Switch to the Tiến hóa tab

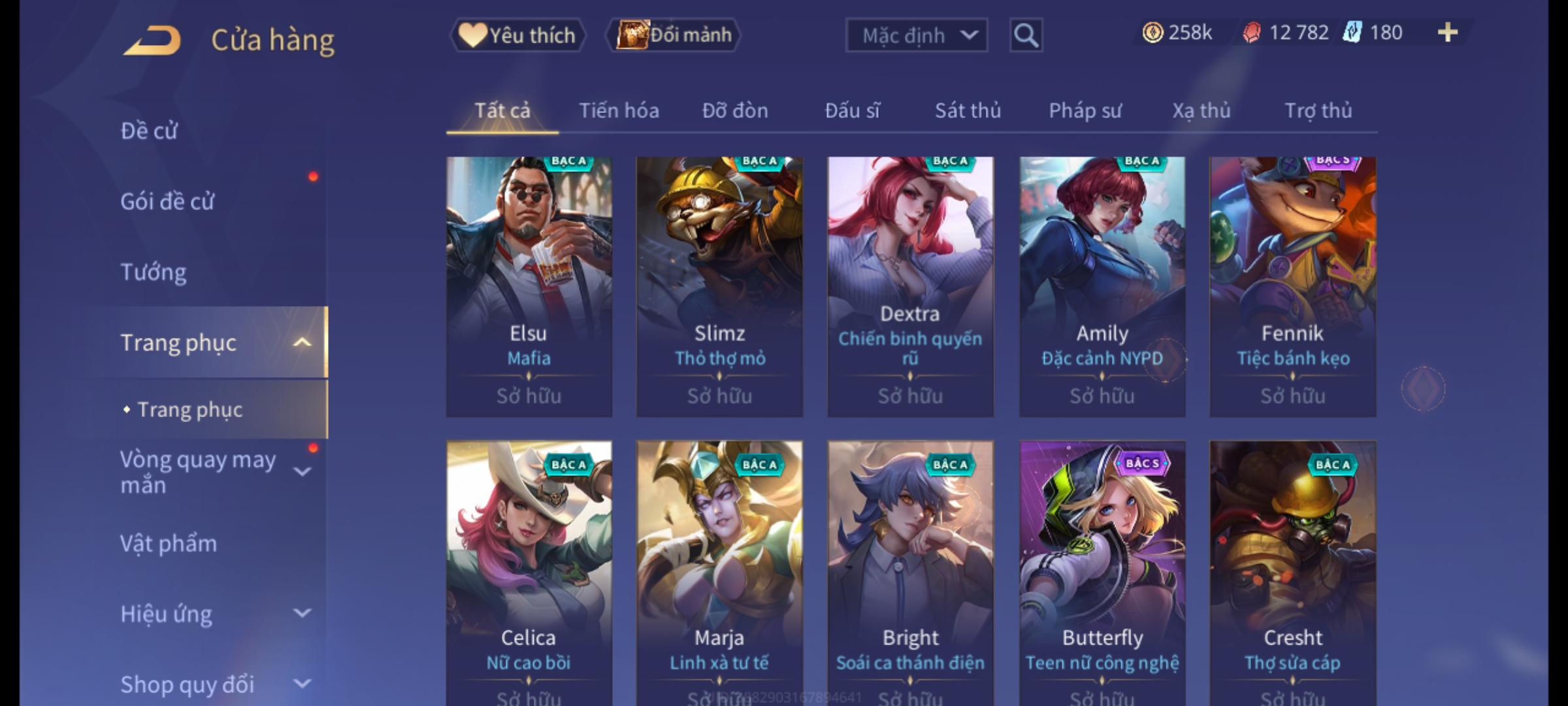click(619, 110)
